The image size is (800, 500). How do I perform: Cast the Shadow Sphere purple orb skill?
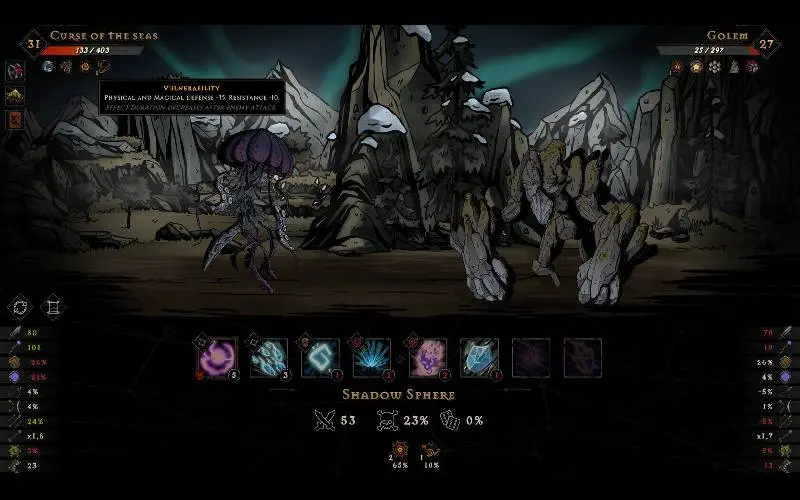pyautogui.click(x=217, y=357)
